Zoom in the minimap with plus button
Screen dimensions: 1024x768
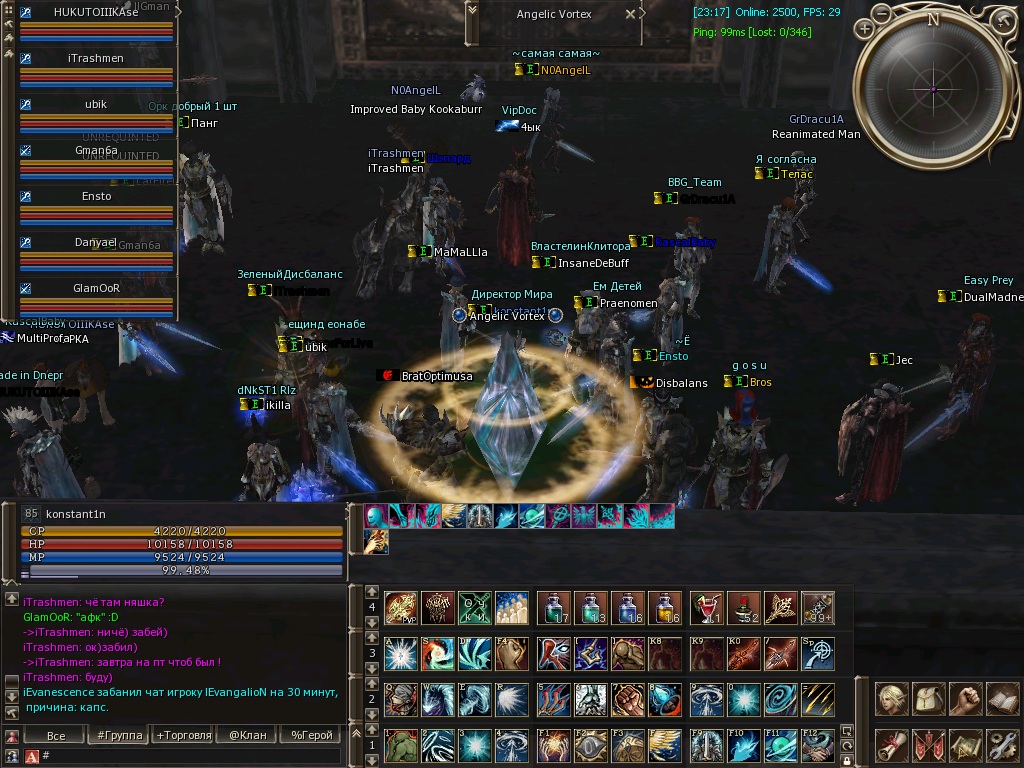[x=865, y=29]
